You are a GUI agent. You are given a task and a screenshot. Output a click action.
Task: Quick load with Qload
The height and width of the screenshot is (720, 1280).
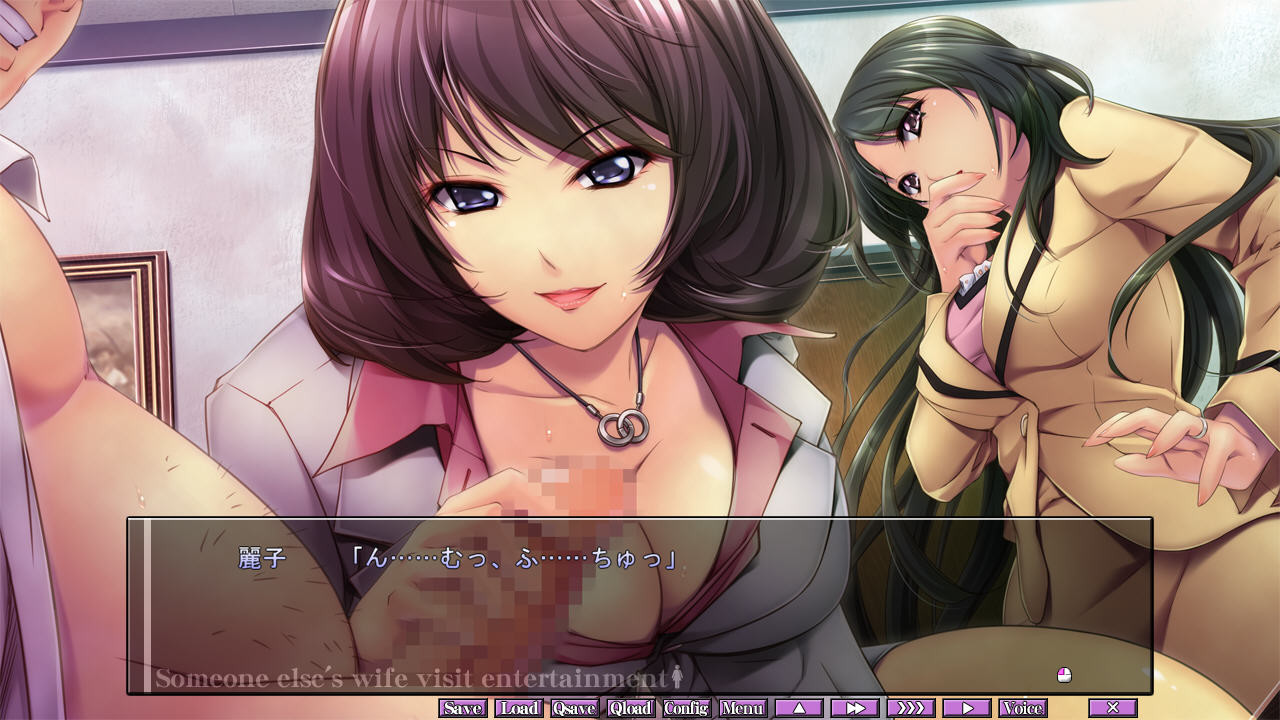pos(631,708)
